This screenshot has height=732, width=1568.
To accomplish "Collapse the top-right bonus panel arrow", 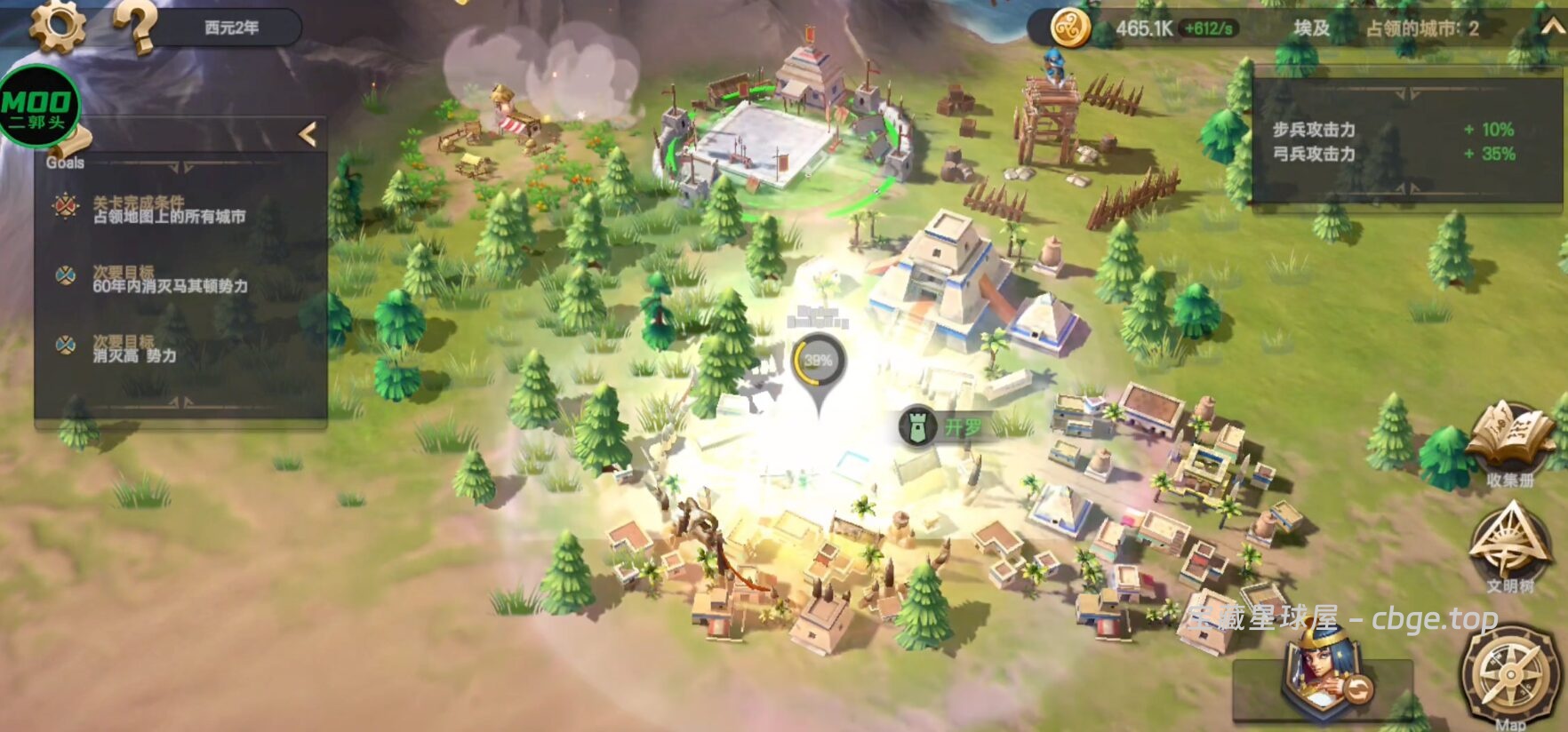I will coord(1551,28).
